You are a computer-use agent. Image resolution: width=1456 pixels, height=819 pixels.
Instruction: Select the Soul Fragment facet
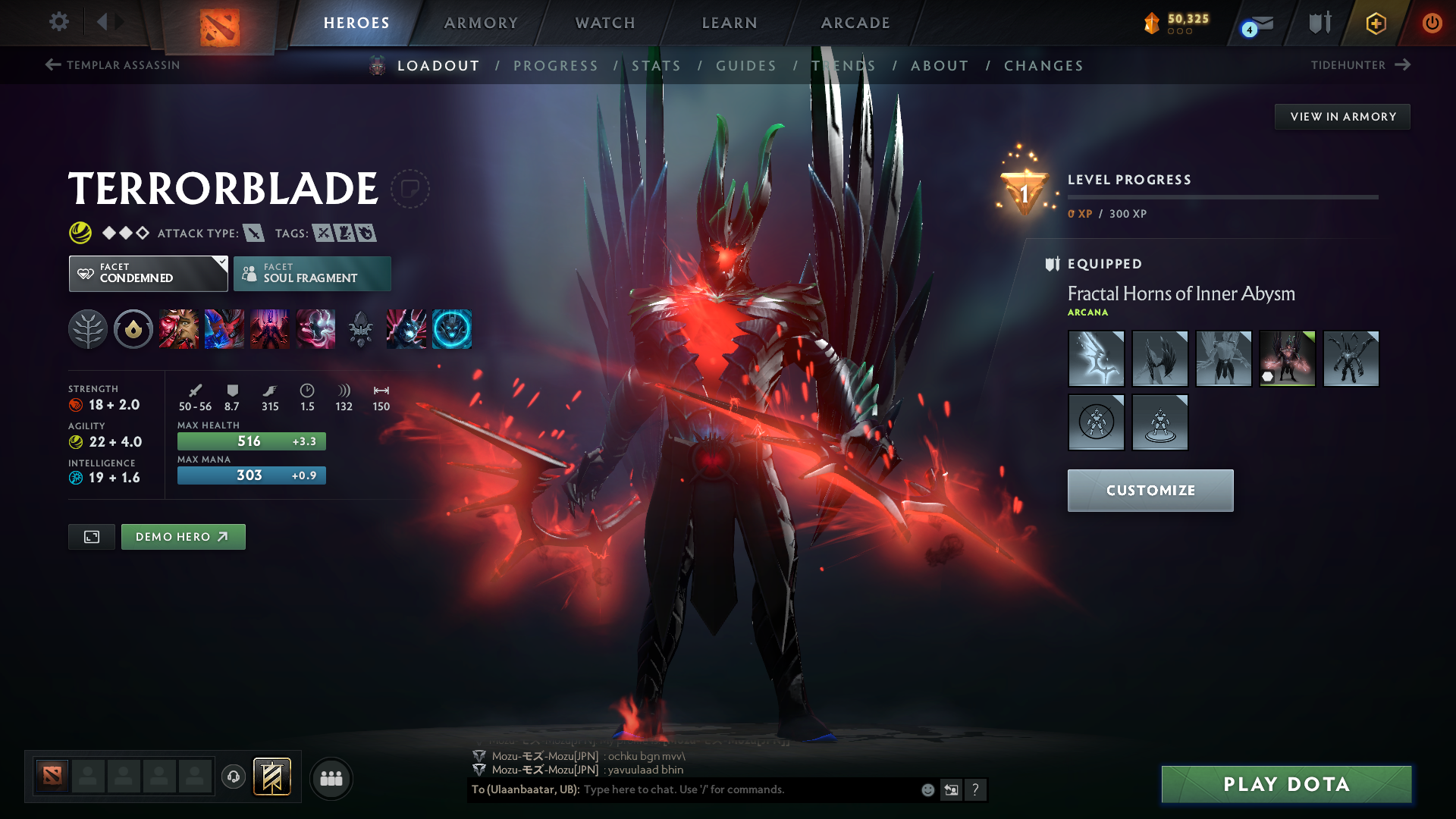[x=312, y=273]
